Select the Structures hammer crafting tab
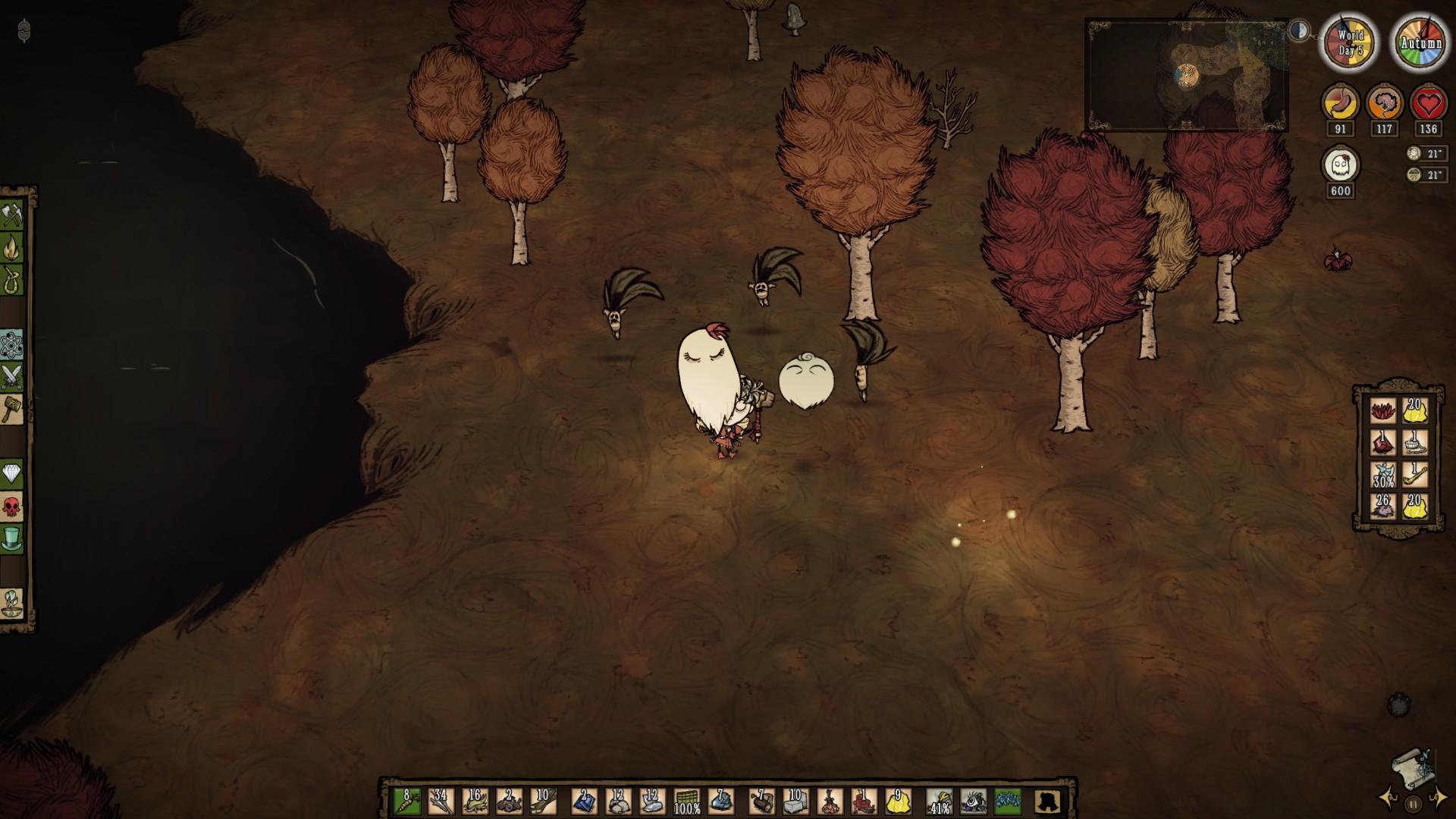Screen dimensions: 1456x819 tap(13, 409)
